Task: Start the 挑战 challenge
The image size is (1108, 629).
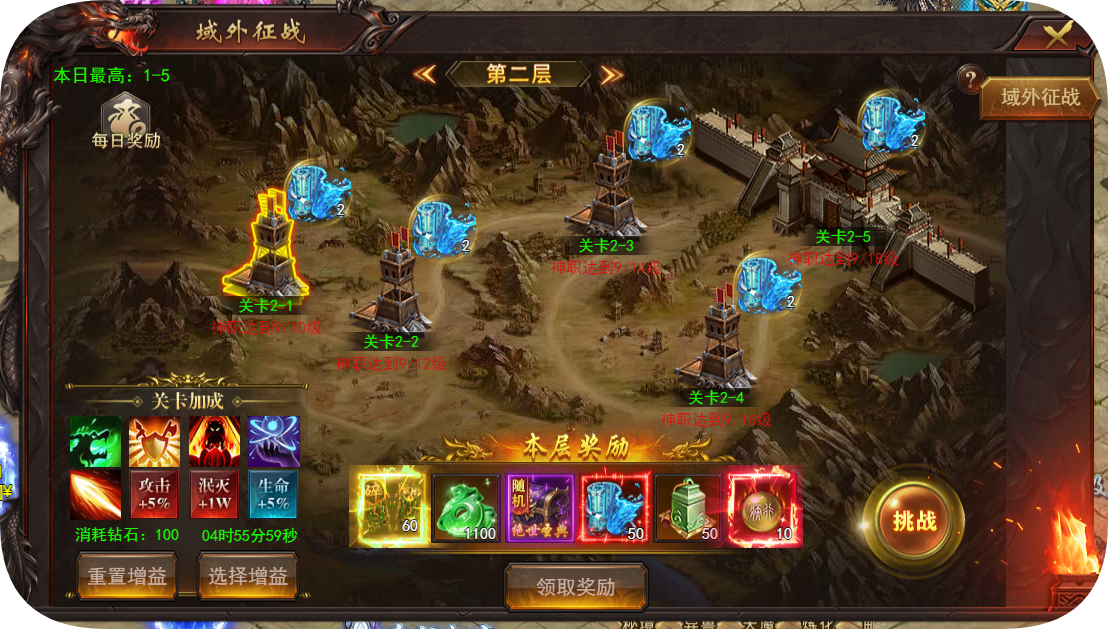Action: [914, 520]
